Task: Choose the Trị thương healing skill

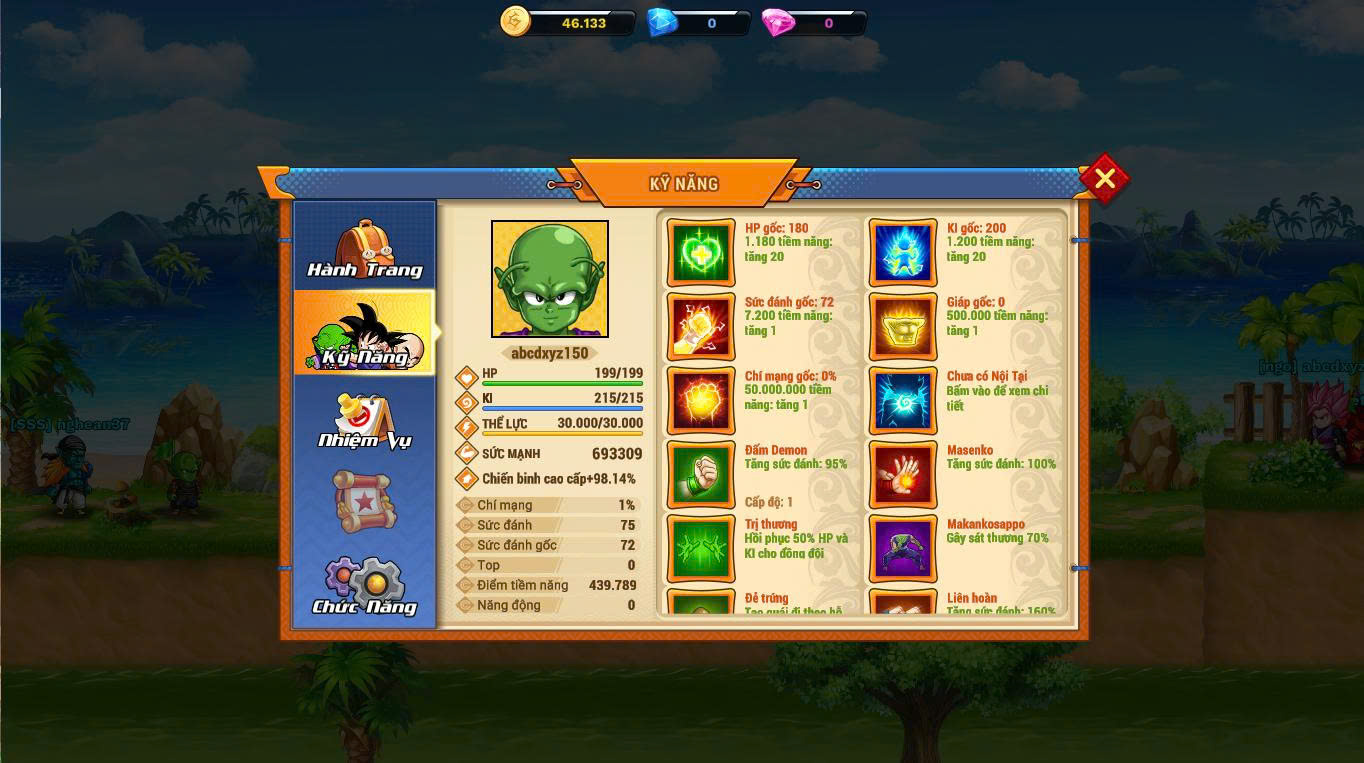Action: pyautogui.click(x=701, y=549)
